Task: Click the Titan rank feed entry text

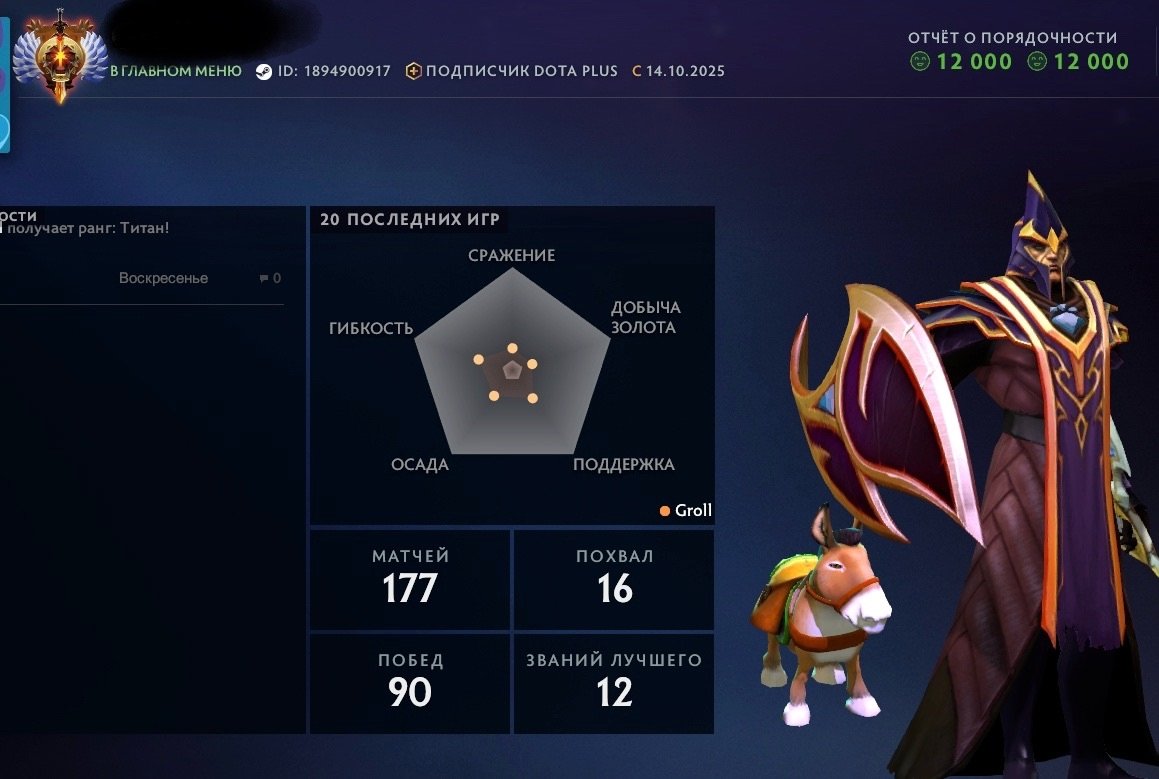Action: 88,228
